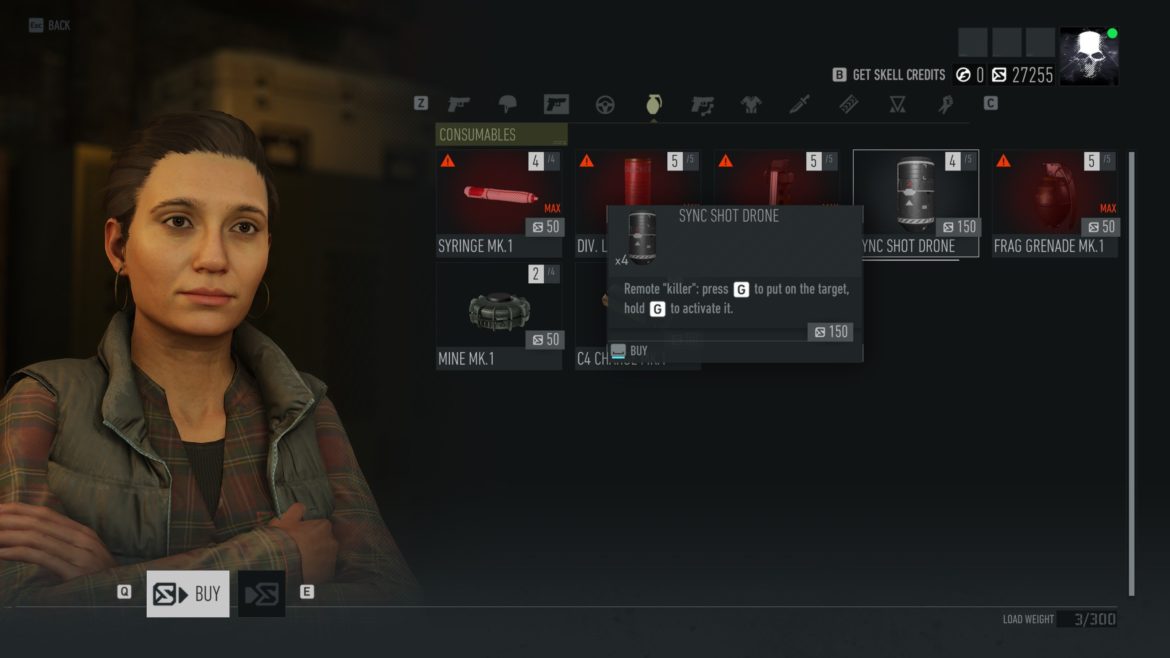Switch to the Sell mode button

[x=261, y=594]
